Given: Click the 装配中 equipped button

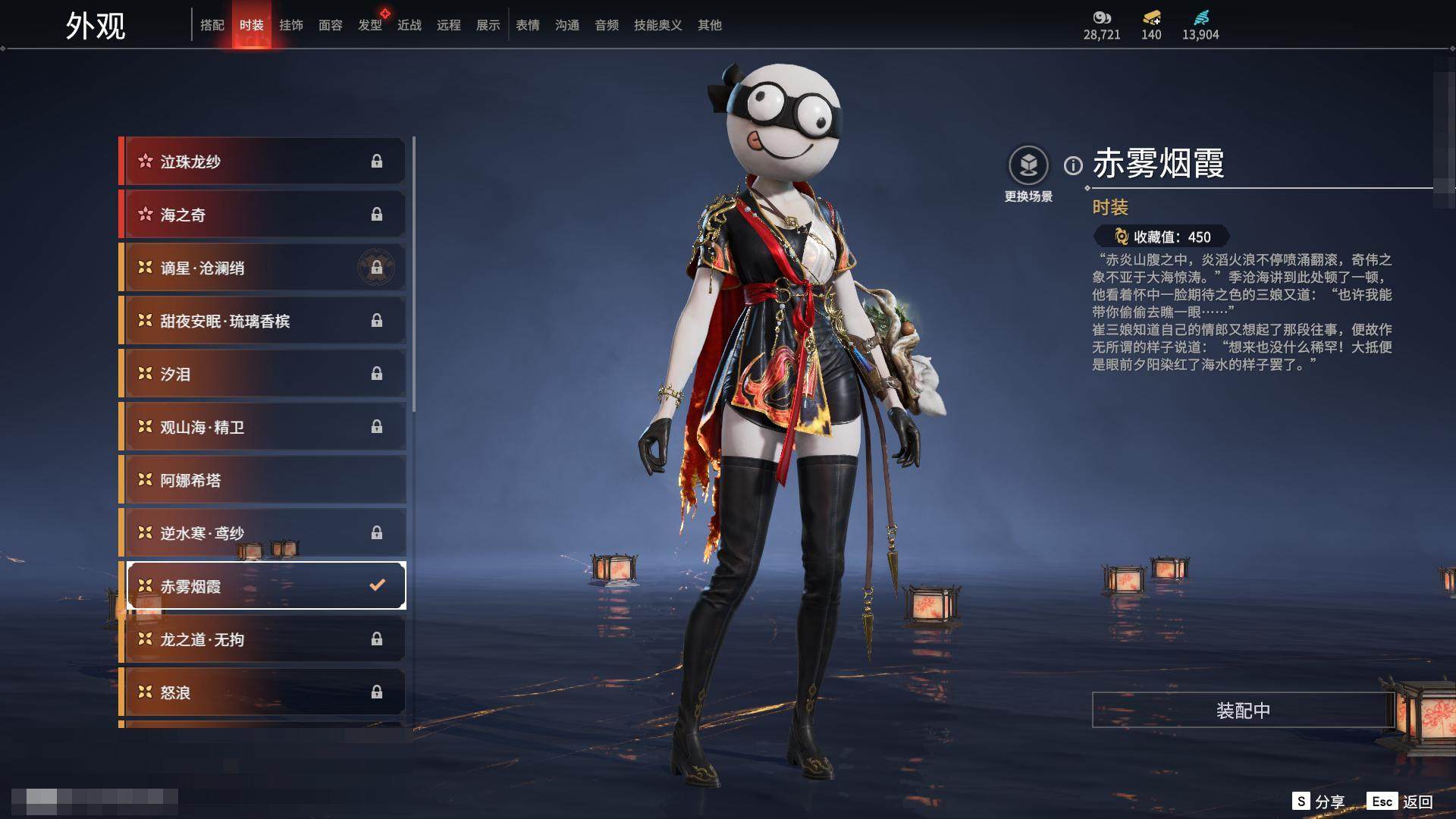Looking at the screenshot, I should [1243, 711].
